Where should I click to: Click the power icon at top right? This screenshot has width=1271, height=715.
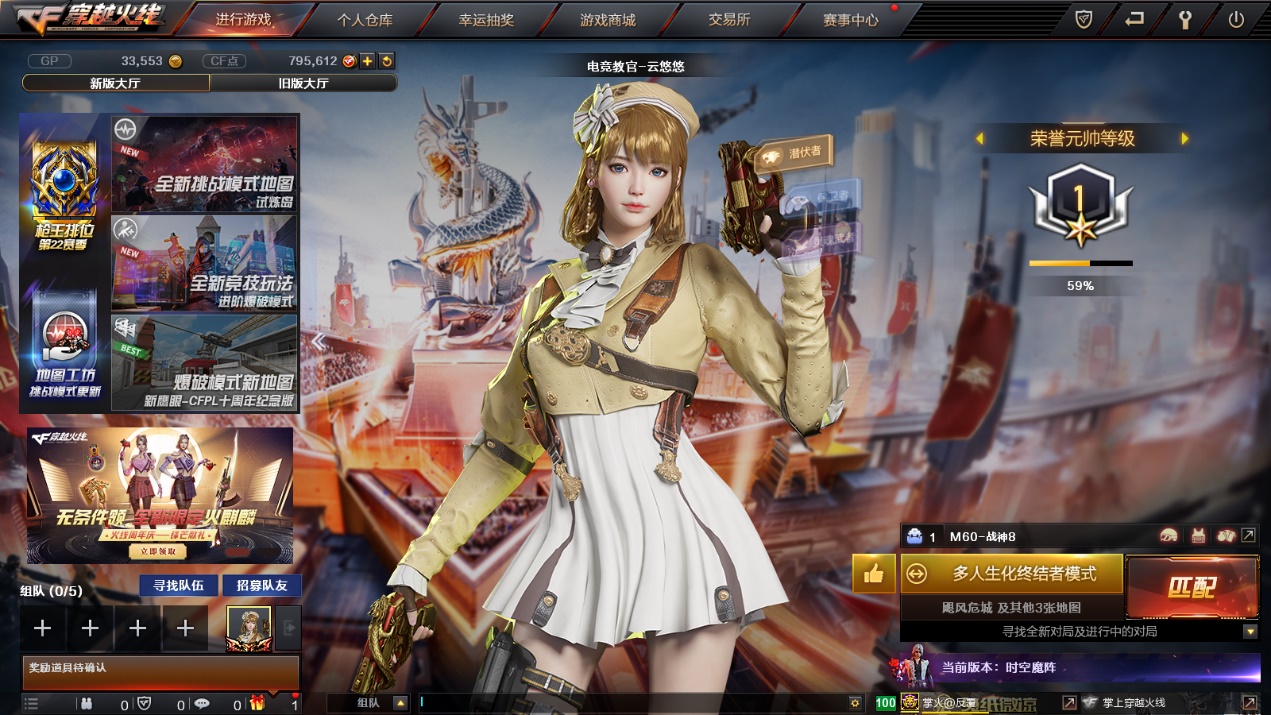coord(1236,19)
